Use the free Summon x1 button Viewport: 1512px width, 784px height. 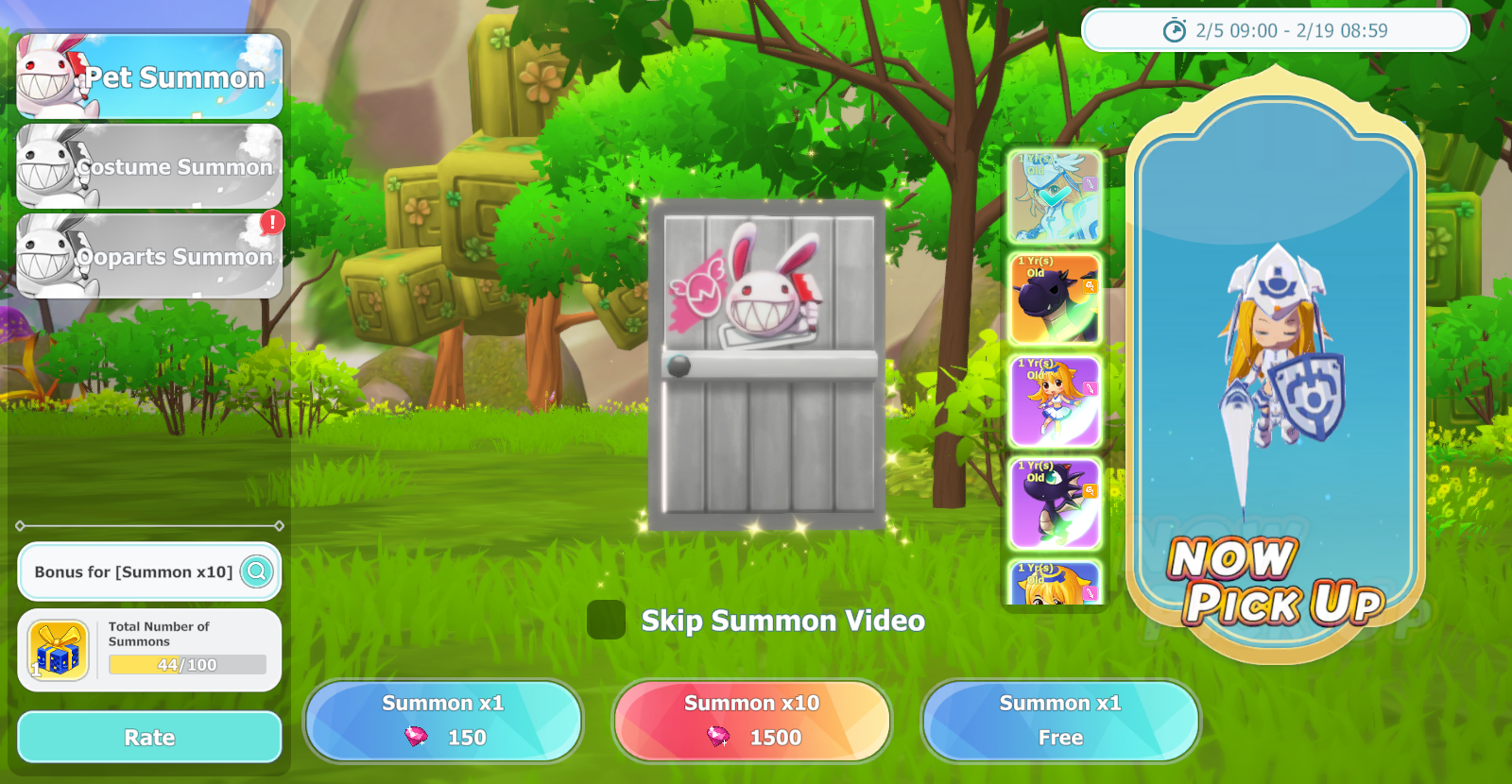pyautogui.click(x=1060, y=721)
